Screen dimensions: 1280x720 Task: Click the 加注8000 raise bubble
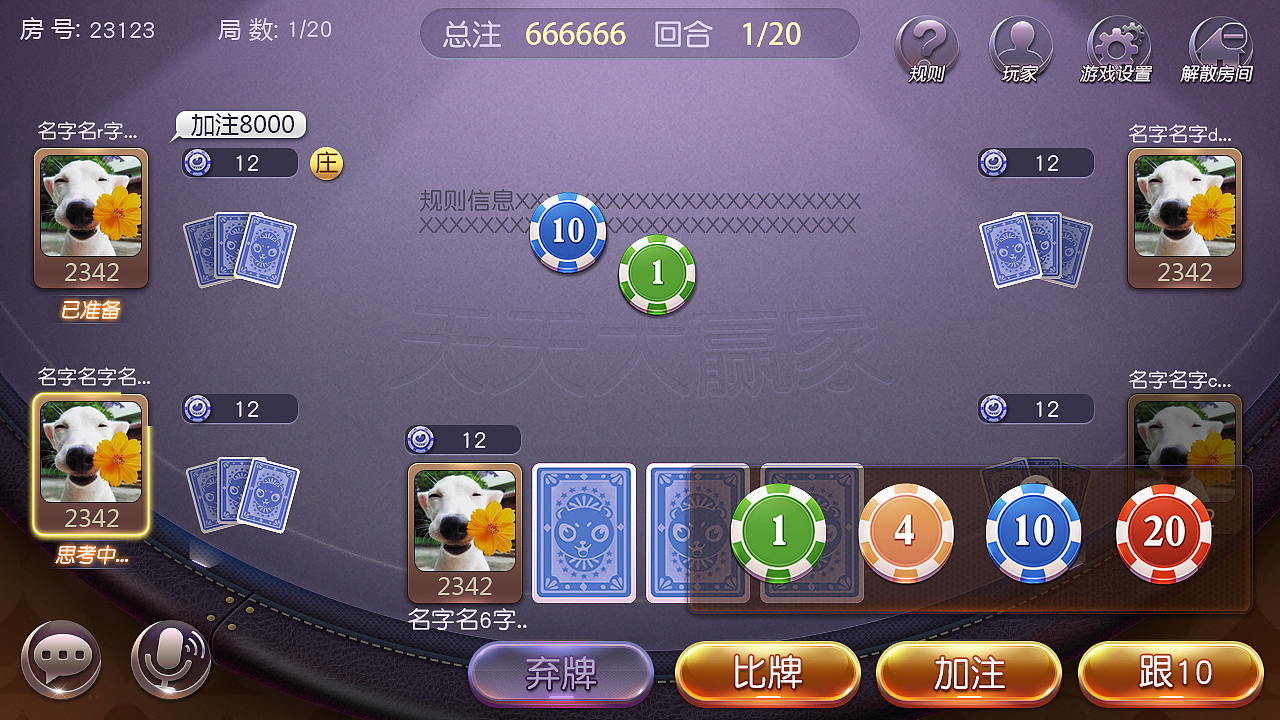pyautogui.click(x=240, y=125)
